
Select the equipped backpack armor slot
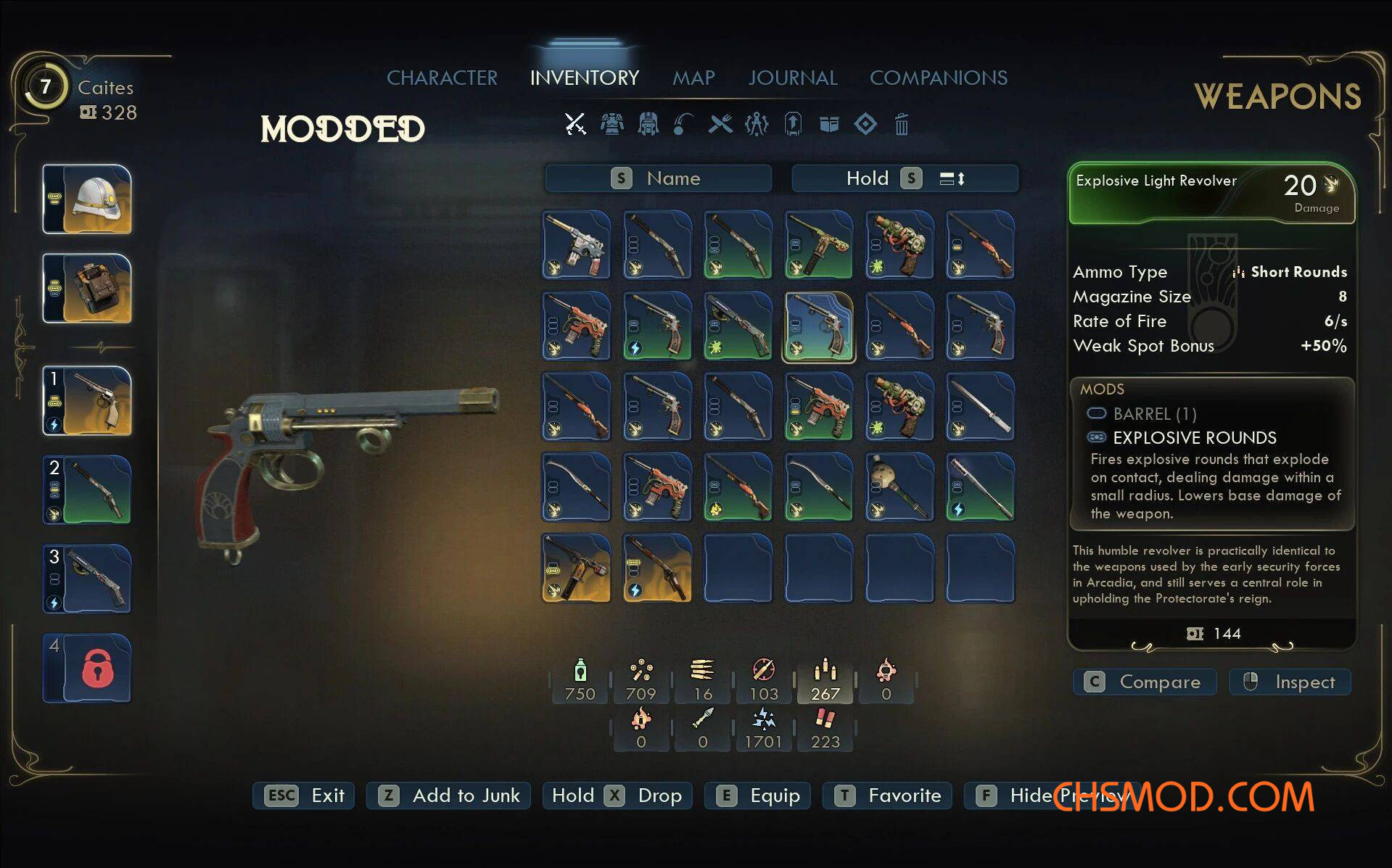(88, 288)
